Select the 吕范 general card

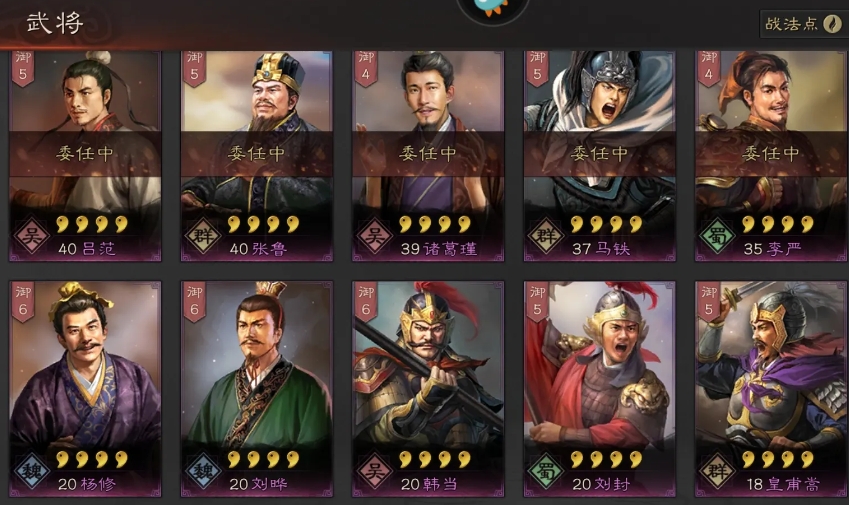coord(85,155)
